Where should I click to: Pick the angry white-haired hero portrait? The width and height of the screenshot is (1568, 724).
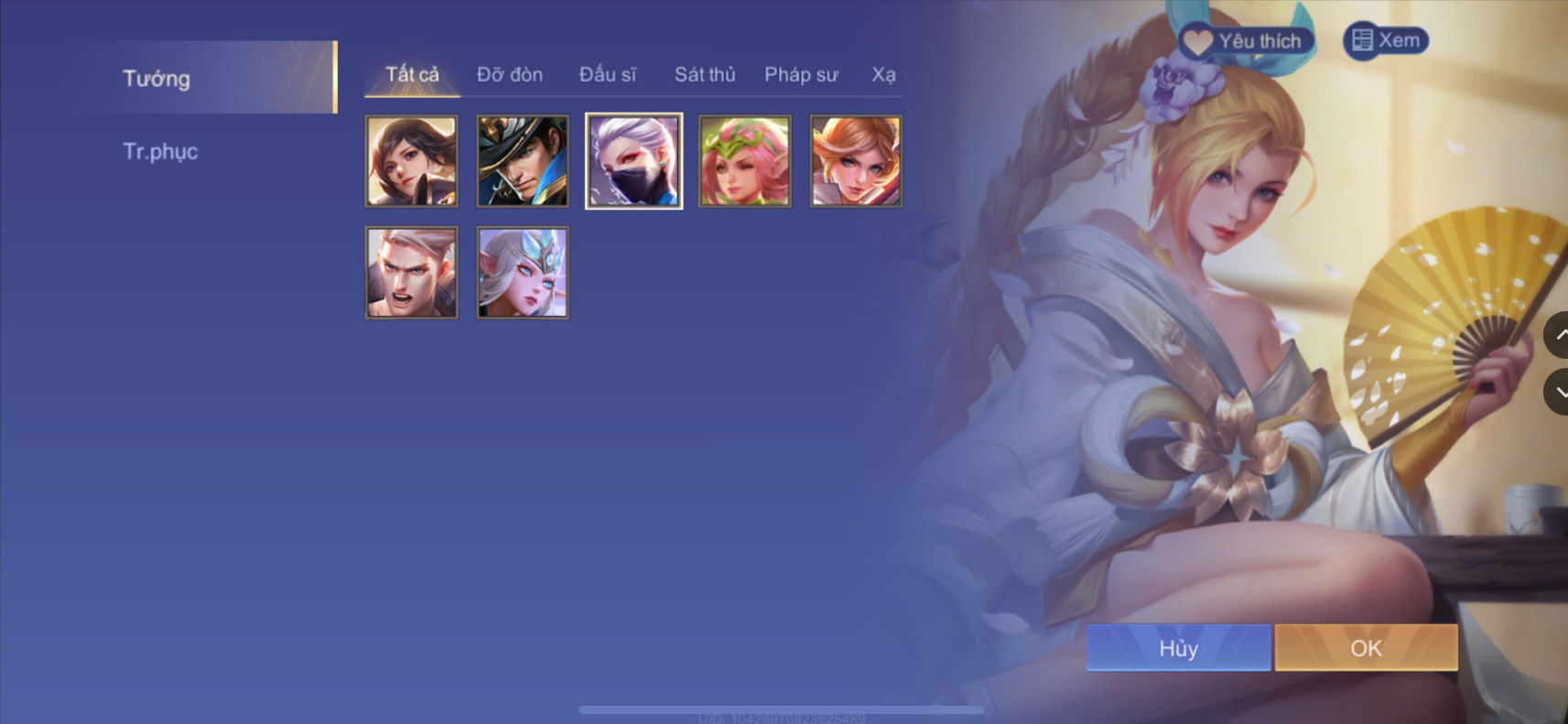pyautogui.click(x=410, y=272)
